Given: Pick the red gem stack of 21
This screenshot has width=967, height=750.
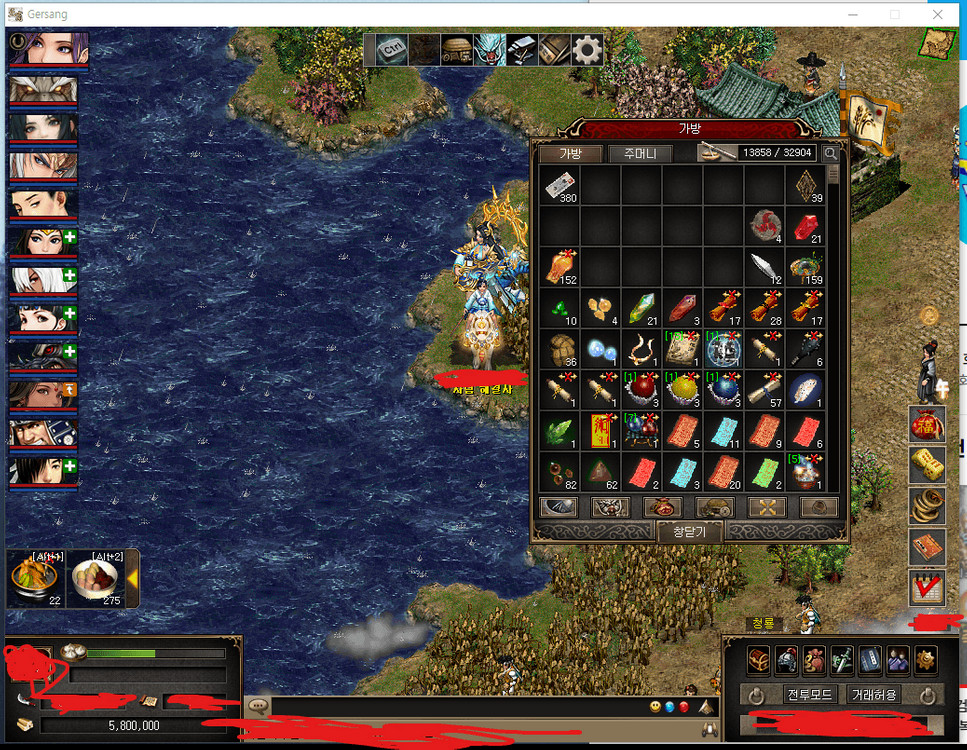Looking at the screenshot, I should [x=806, y=226].
